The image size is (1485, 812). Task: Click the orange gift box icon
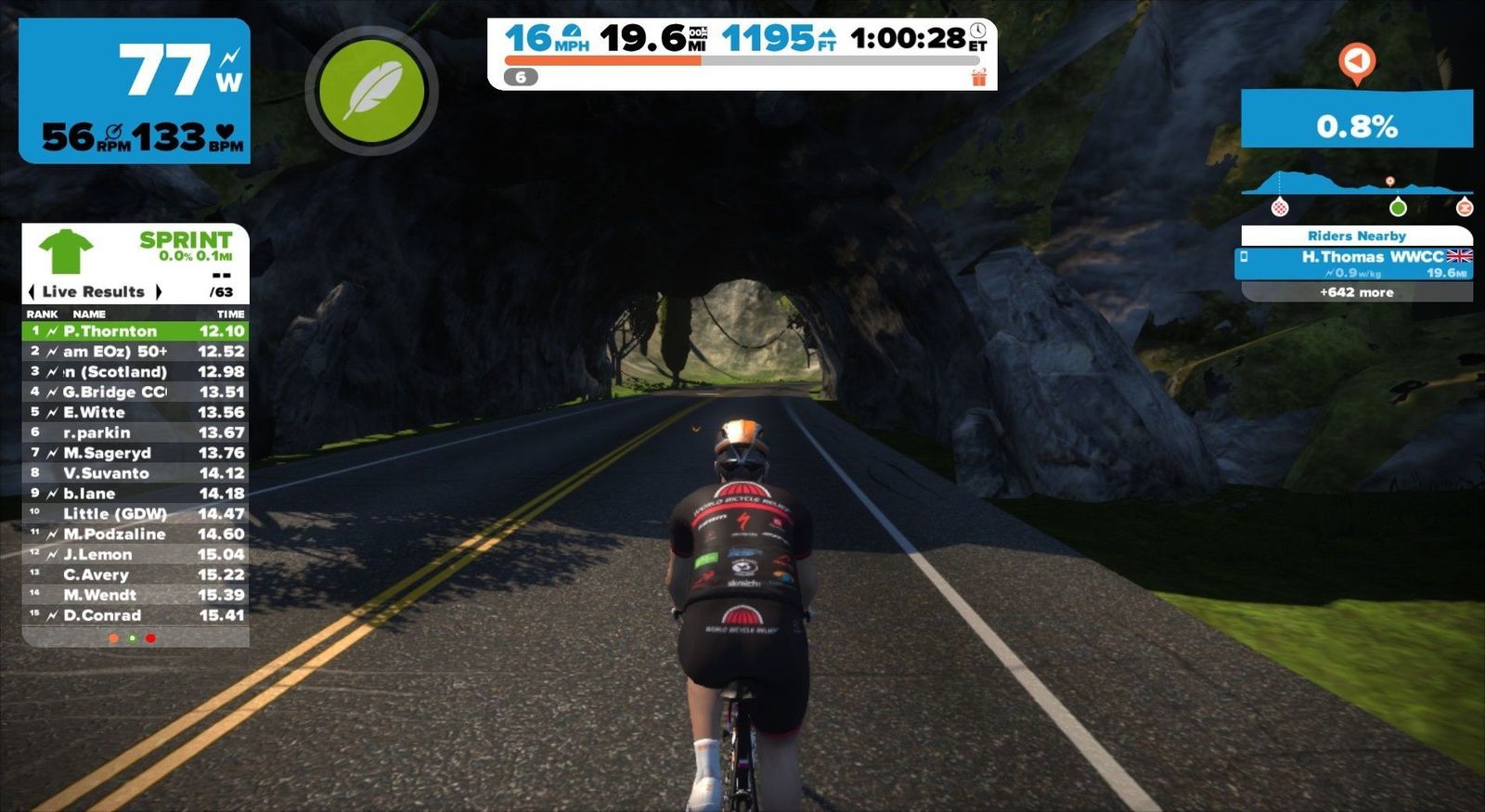point(978,78)
